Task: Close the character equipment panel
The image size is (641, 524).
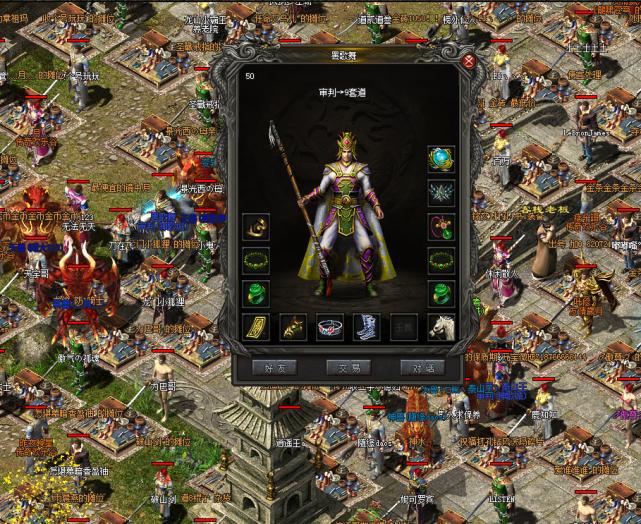Action: click(x=468, y=61)
